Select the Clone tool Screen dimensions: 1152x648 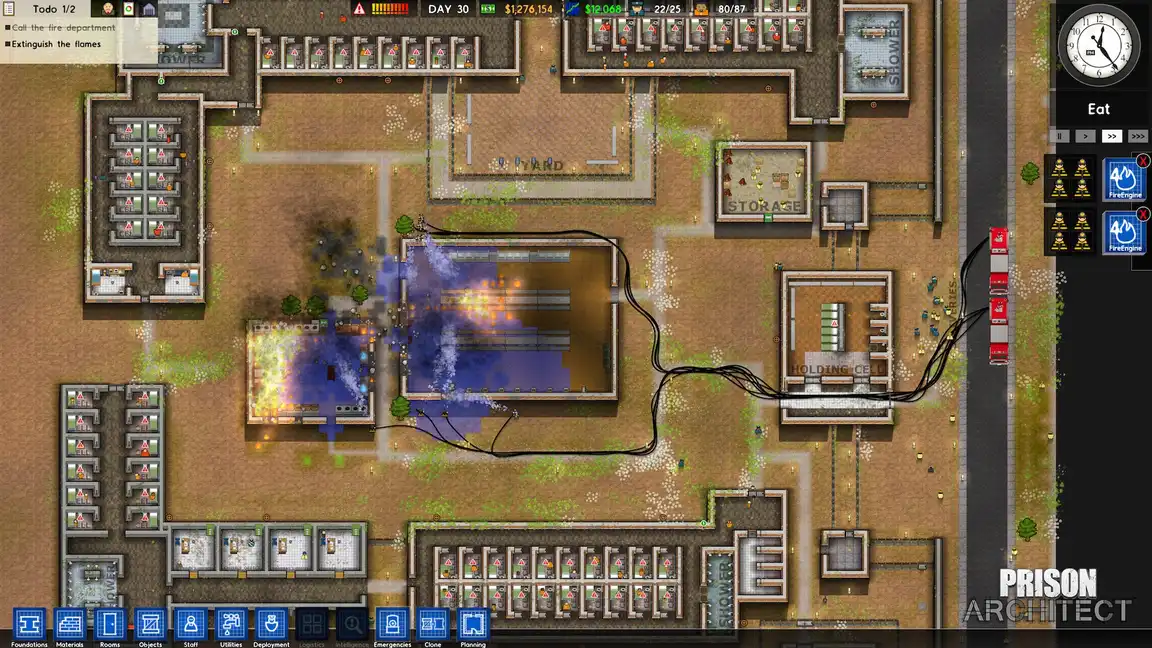click(x=433, y=625)
